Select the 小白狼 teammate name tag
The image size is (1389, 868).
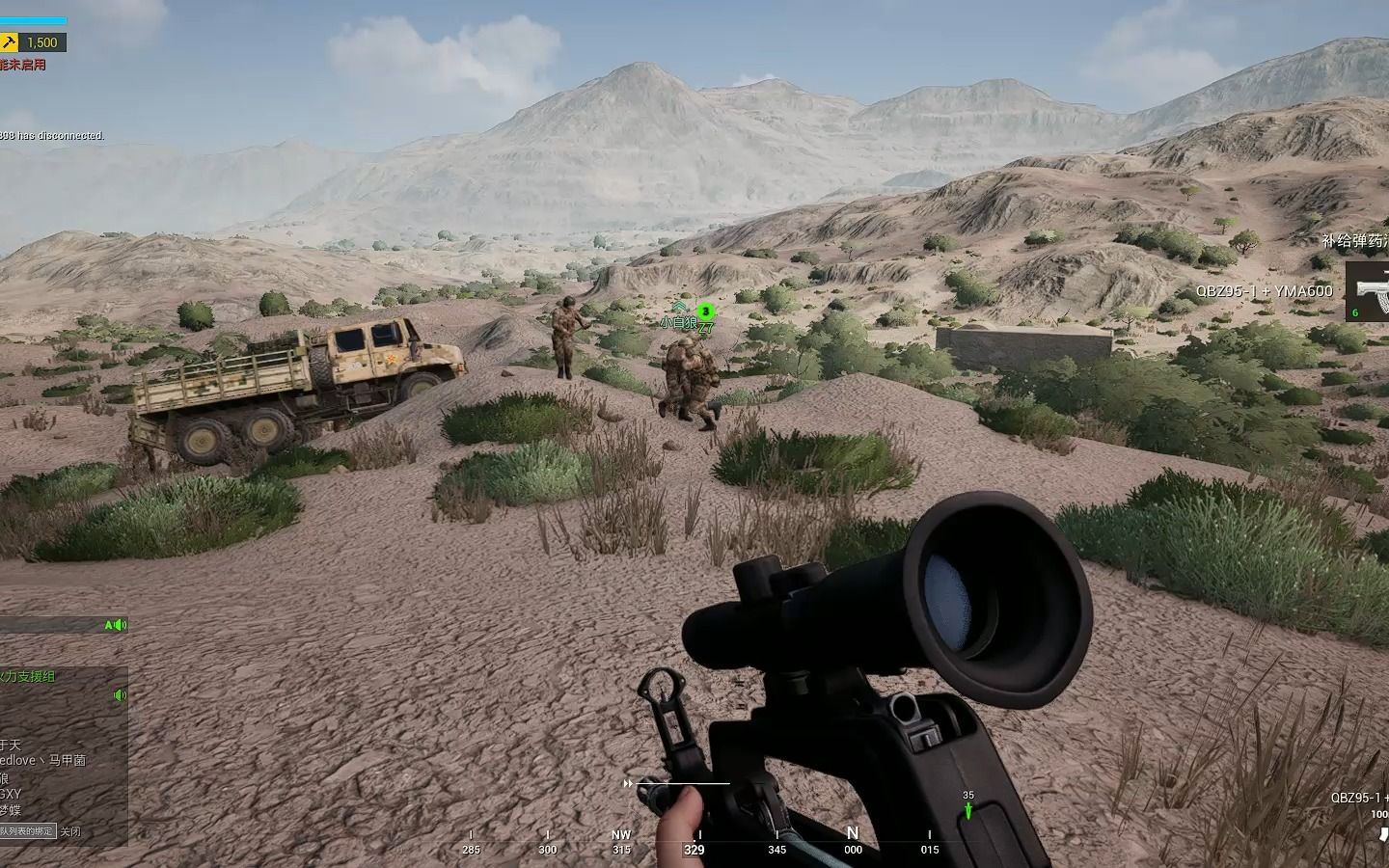[x=678, y=323]
